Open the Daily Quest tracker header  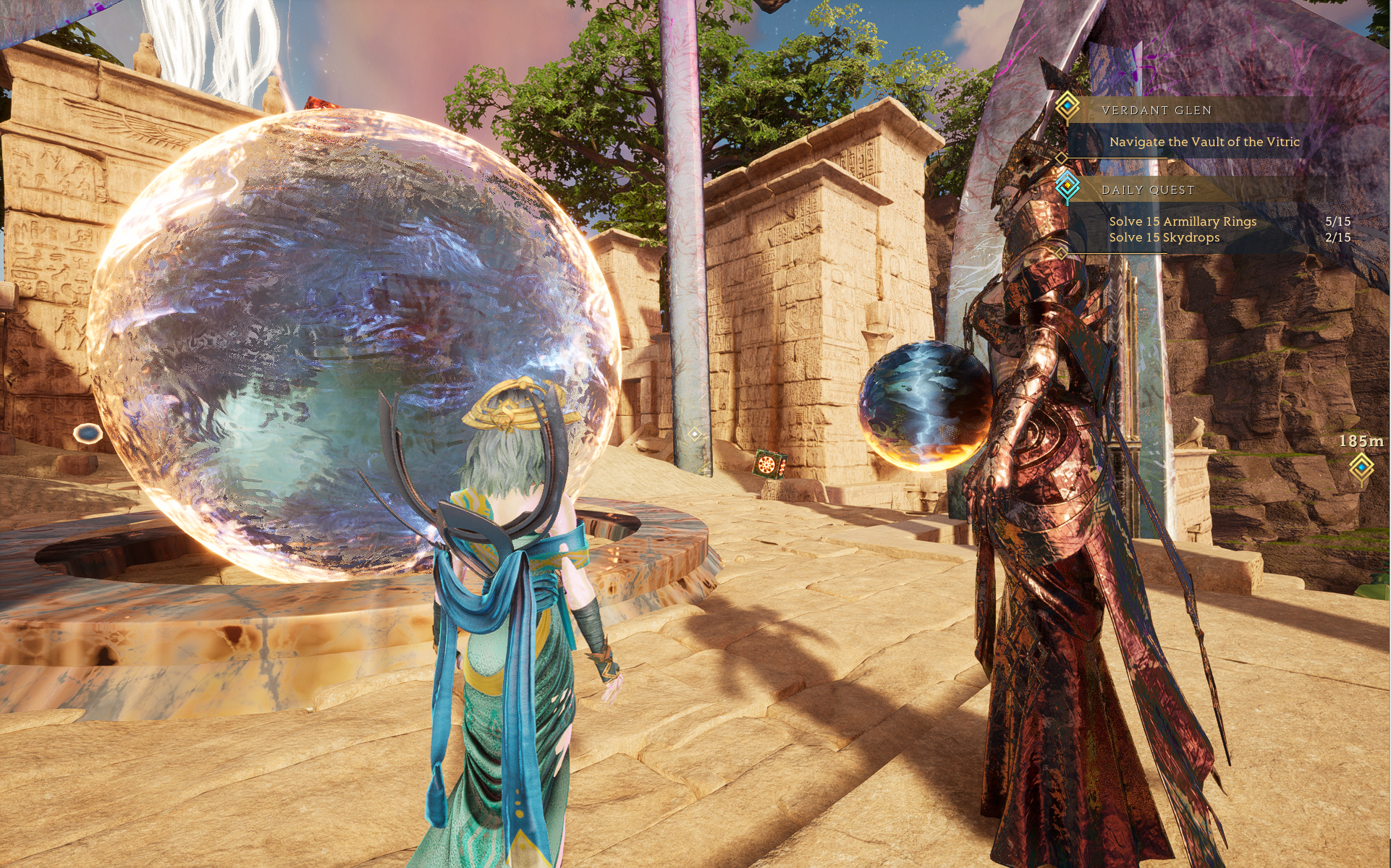(x=1147, y=190)
